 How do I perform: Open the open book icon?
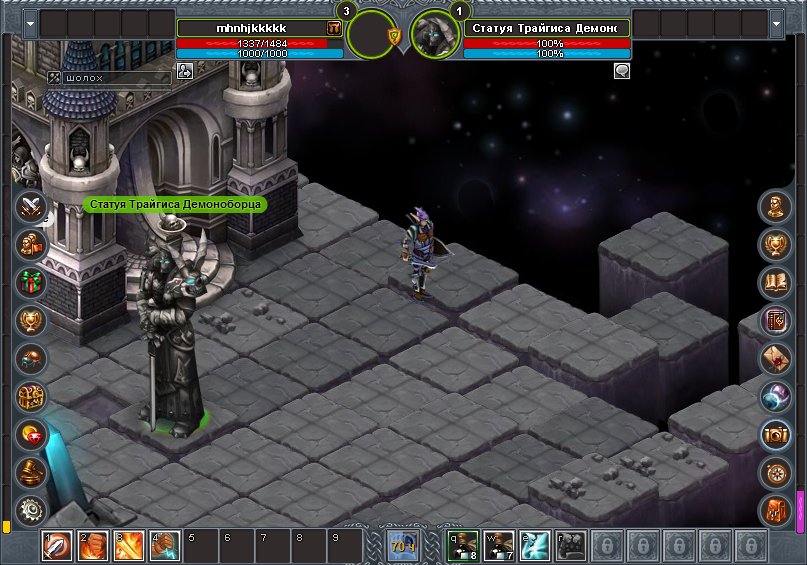(775, 282)
